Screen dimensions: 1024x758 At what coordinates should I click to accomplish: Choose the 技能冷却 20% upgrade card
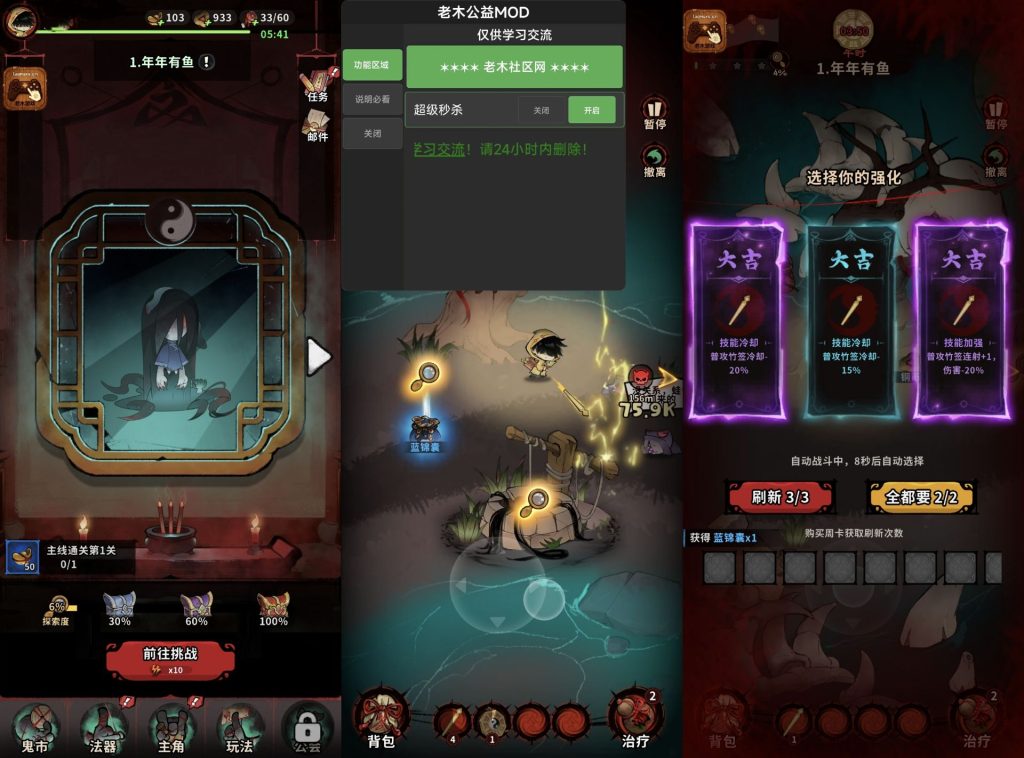(737, 318)
